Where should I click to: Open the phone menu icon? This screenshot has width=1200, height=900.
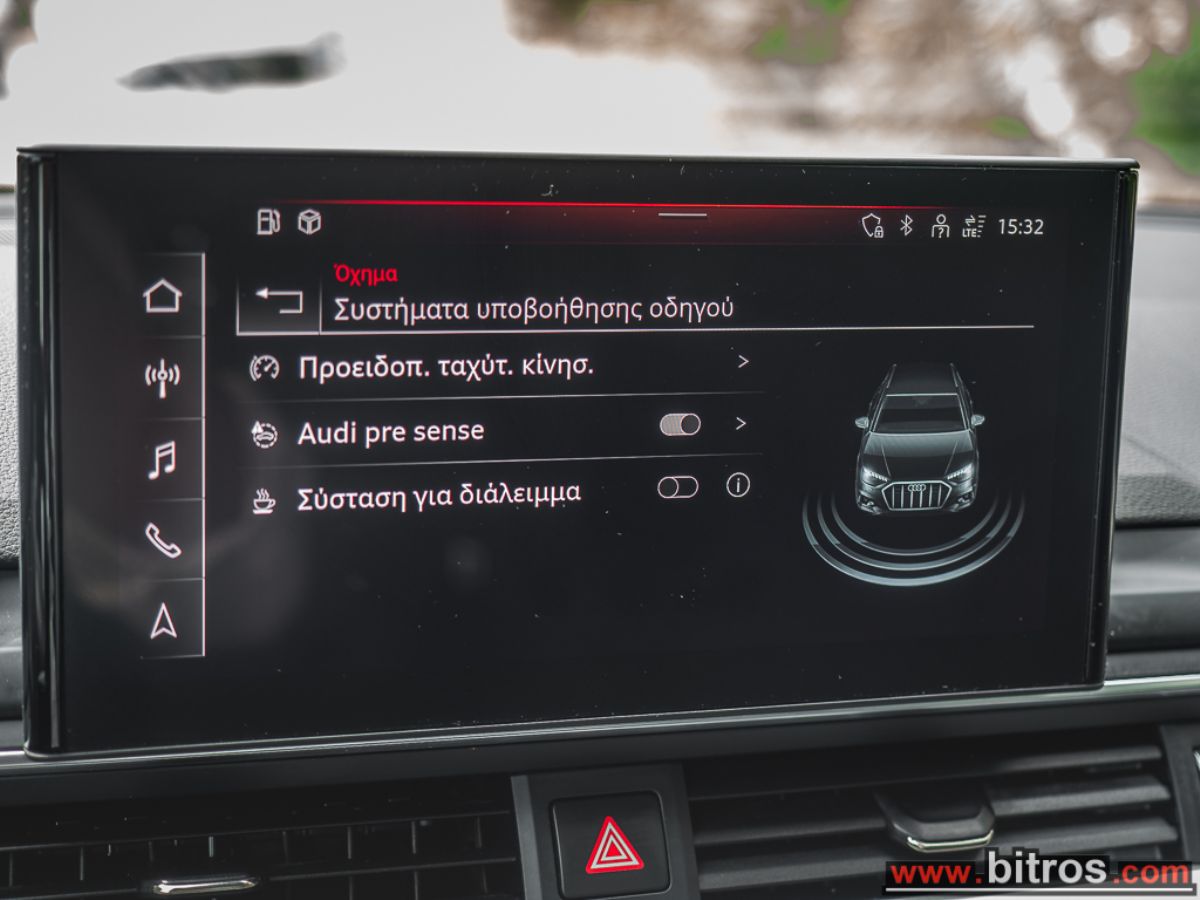coord(162,540)
